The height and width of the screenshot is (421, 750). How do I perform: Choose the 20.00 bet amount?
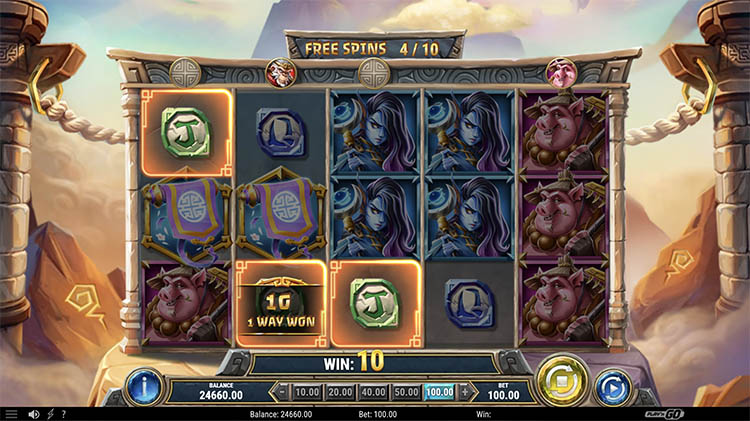tap(340, 392)
